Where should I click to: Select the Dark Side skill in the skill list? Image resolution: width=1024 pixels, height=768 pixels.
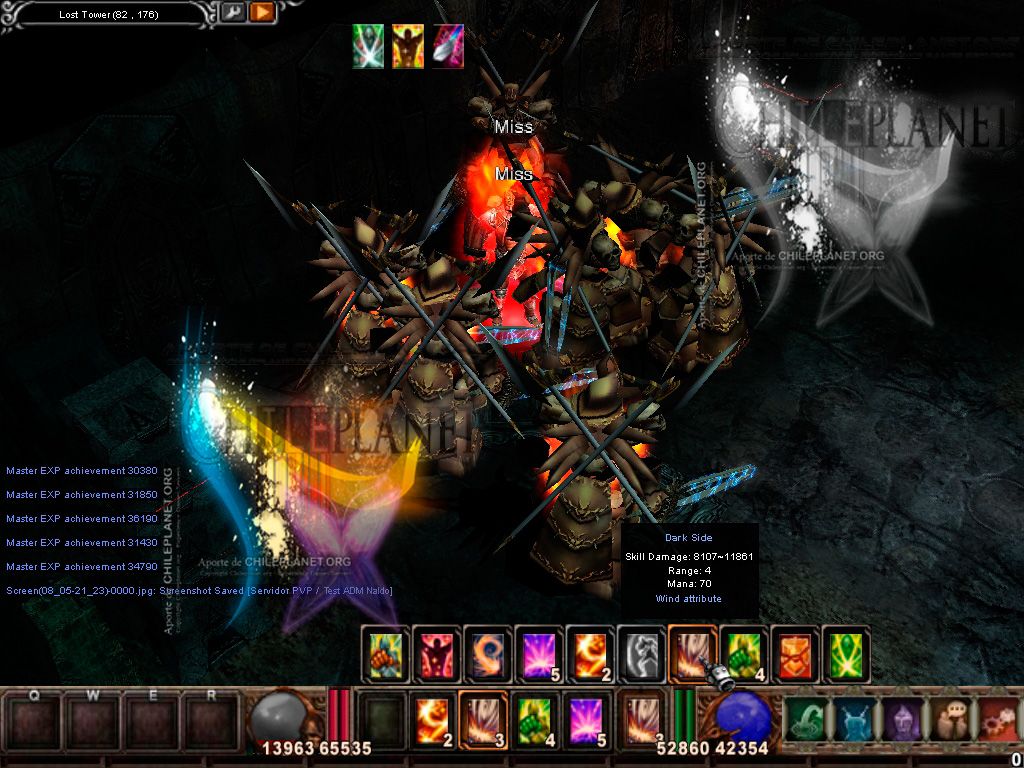[692, 655]
